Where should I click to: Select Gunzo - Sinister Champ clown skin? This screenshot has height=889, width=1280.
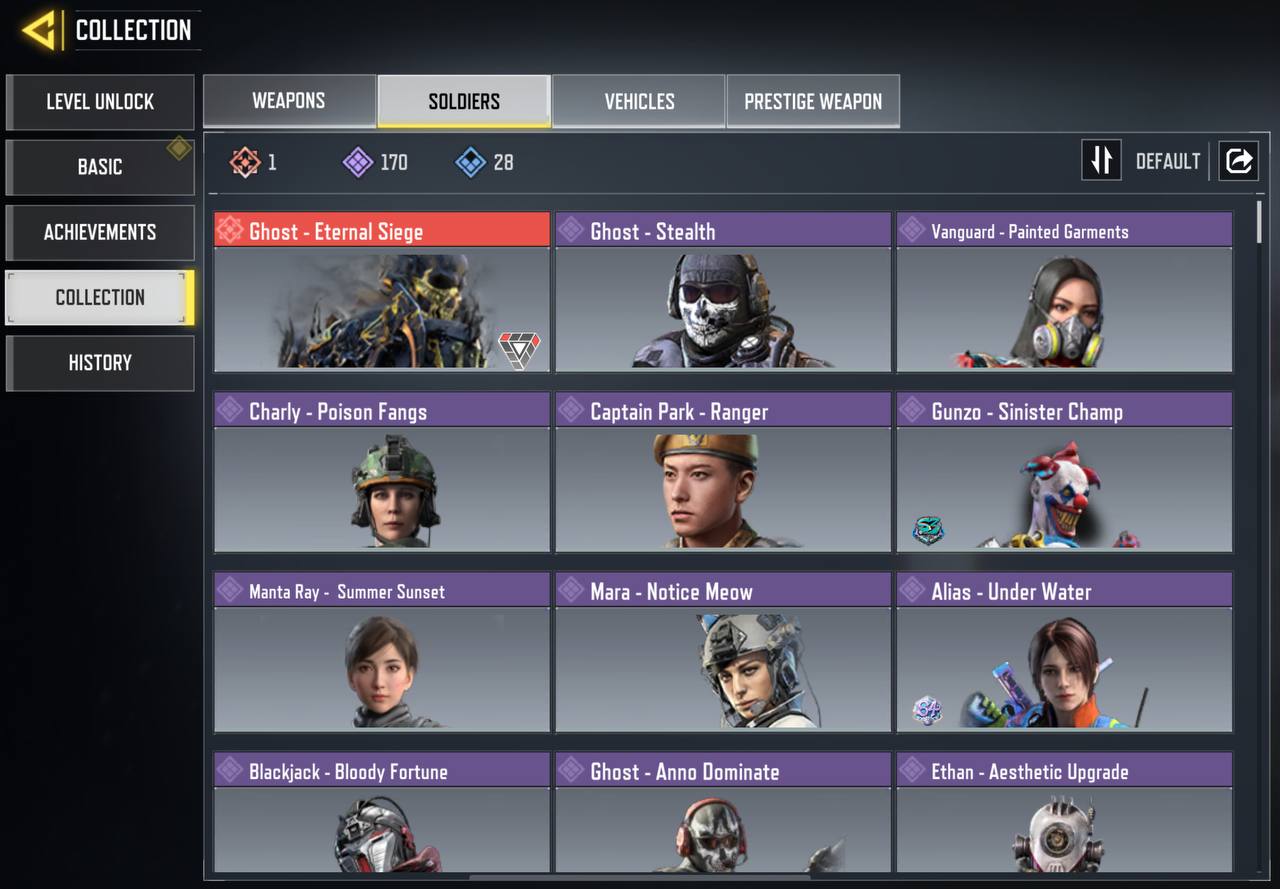point(1064,471)
